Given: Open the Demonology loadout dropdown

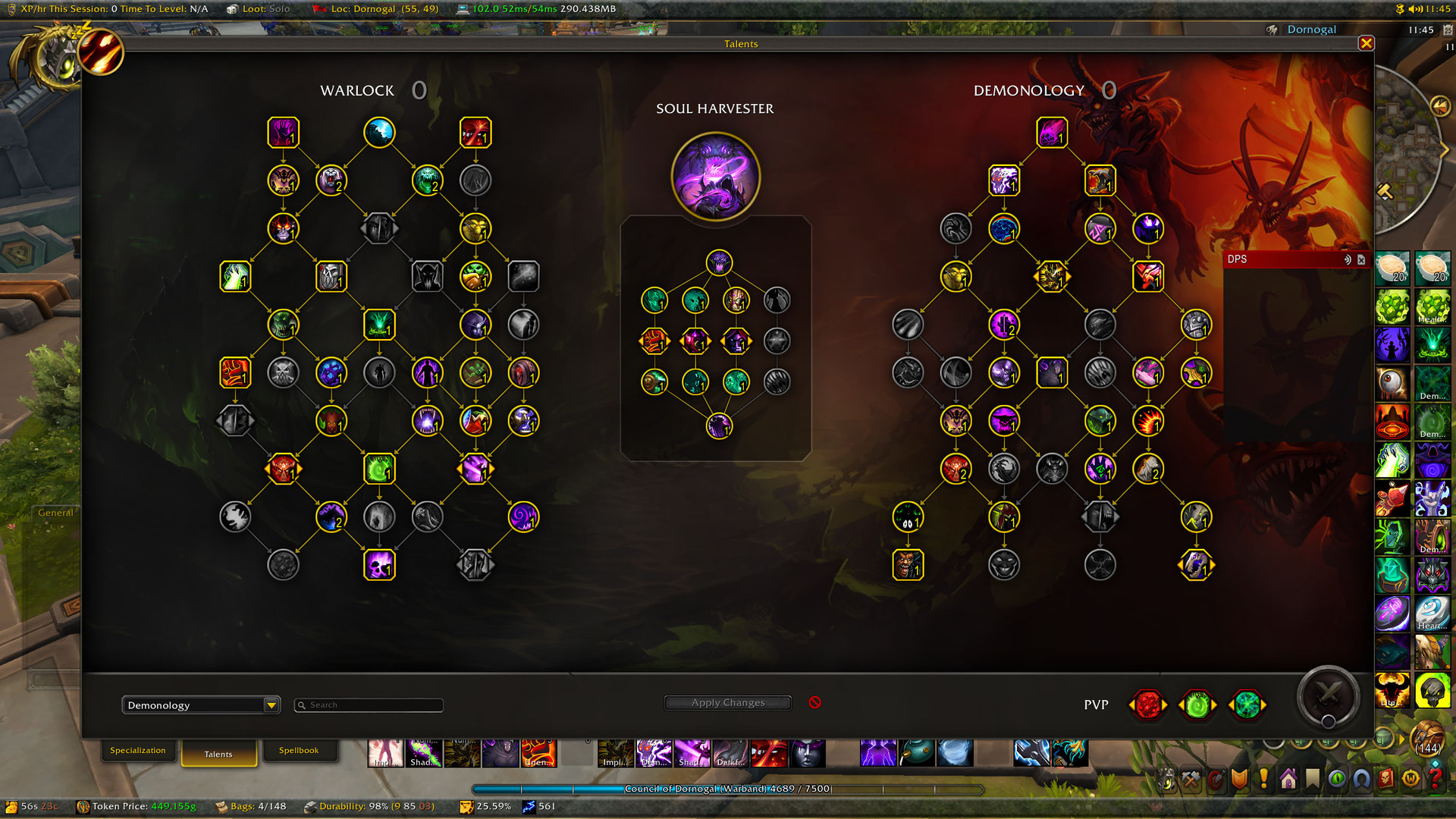Looking at the screenshot, I should (x=200, y=704).
